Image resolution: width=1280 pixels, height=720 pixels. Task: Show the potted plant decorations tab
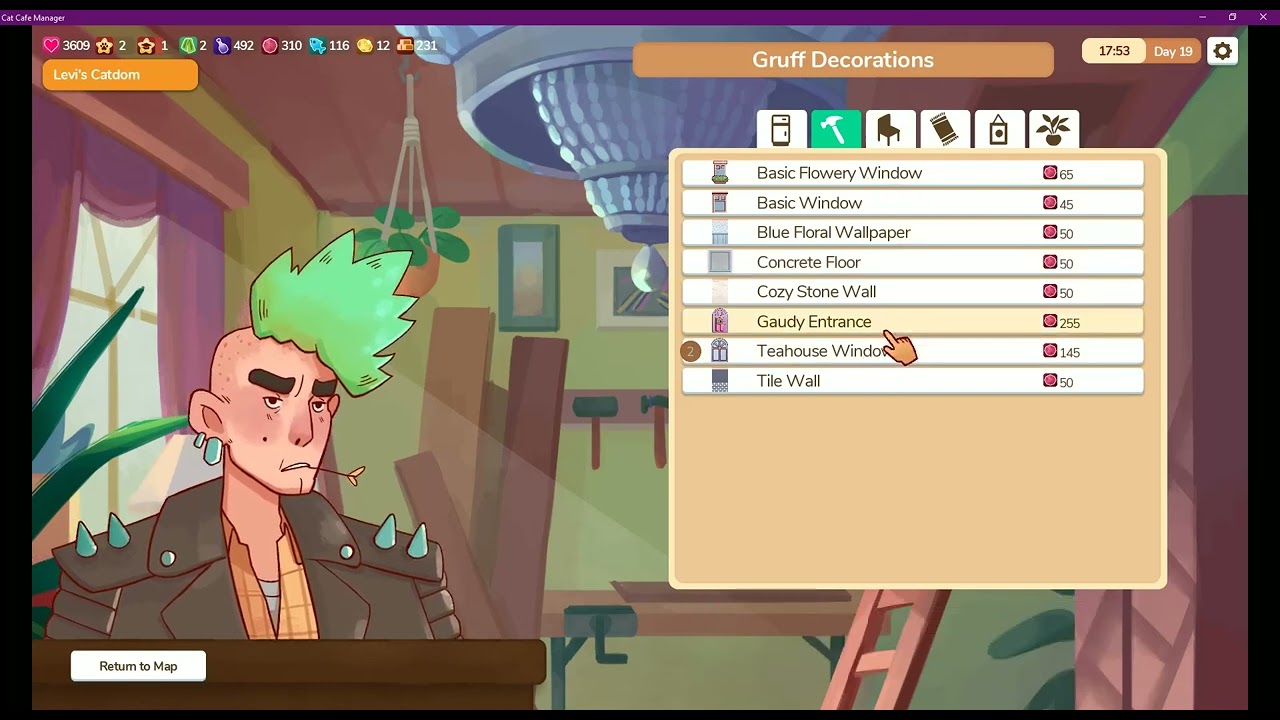(1053, 130)
